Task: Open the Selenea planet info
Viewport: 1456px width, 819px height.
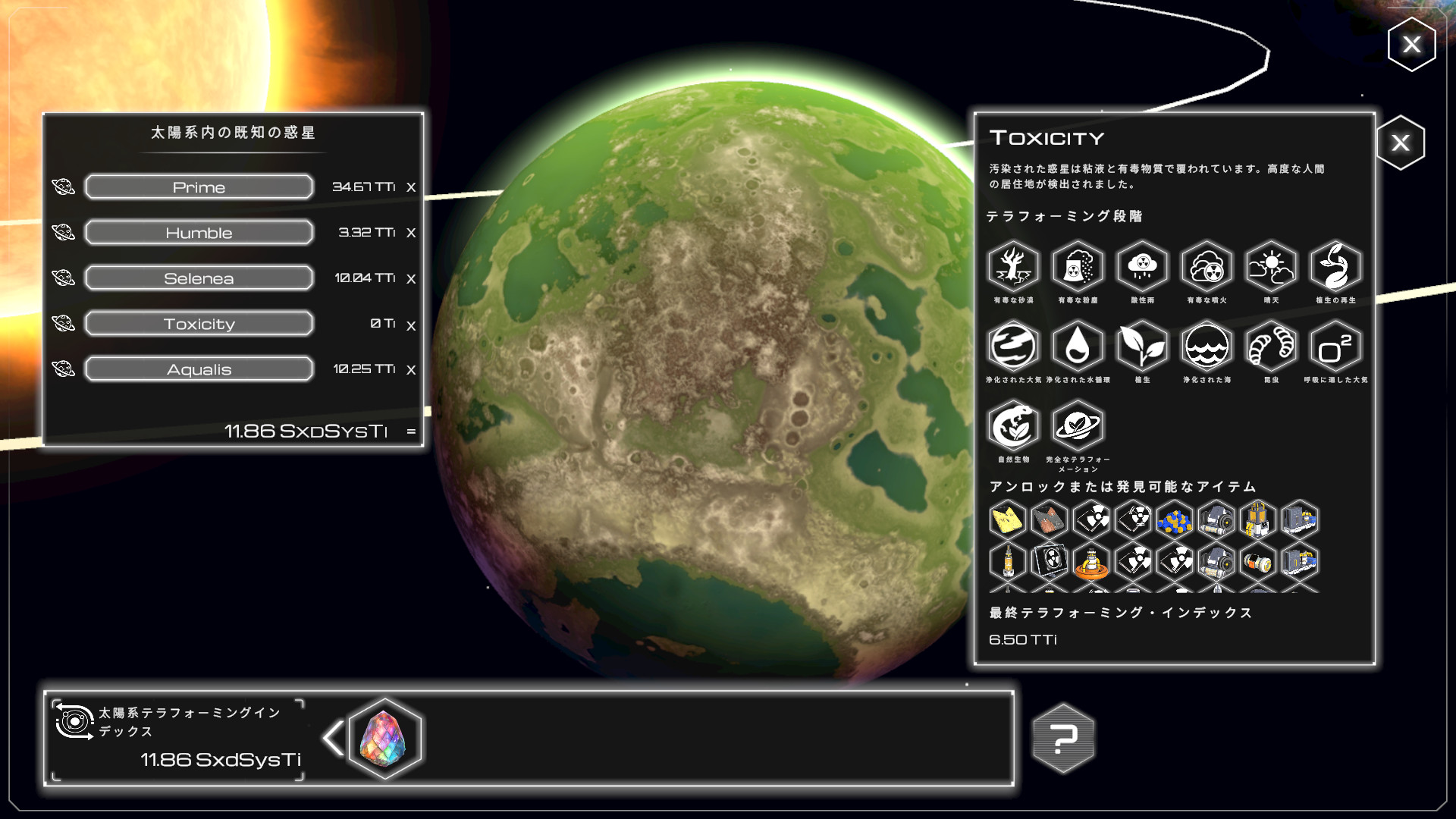Action: click(x=199, y=278)
